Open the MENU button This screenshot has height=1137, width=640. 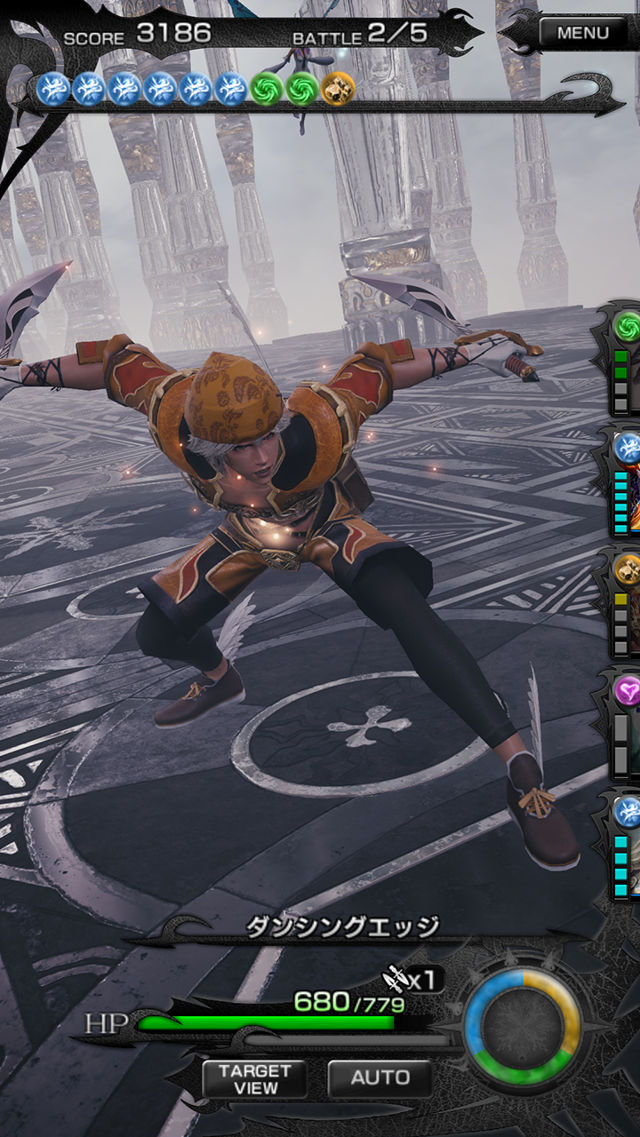582,33
